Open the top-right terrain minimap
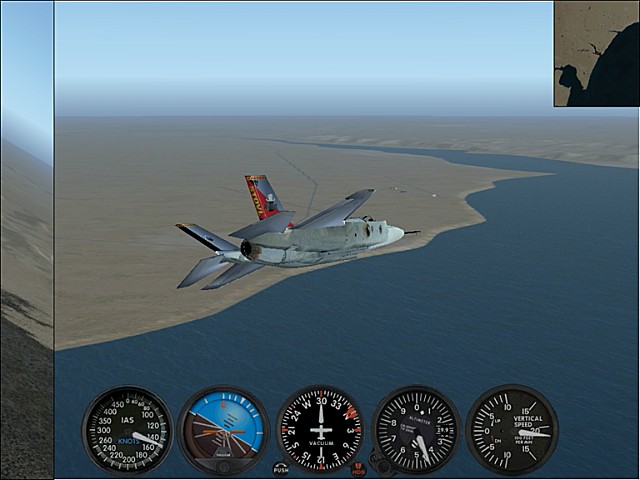 point(596,53)
